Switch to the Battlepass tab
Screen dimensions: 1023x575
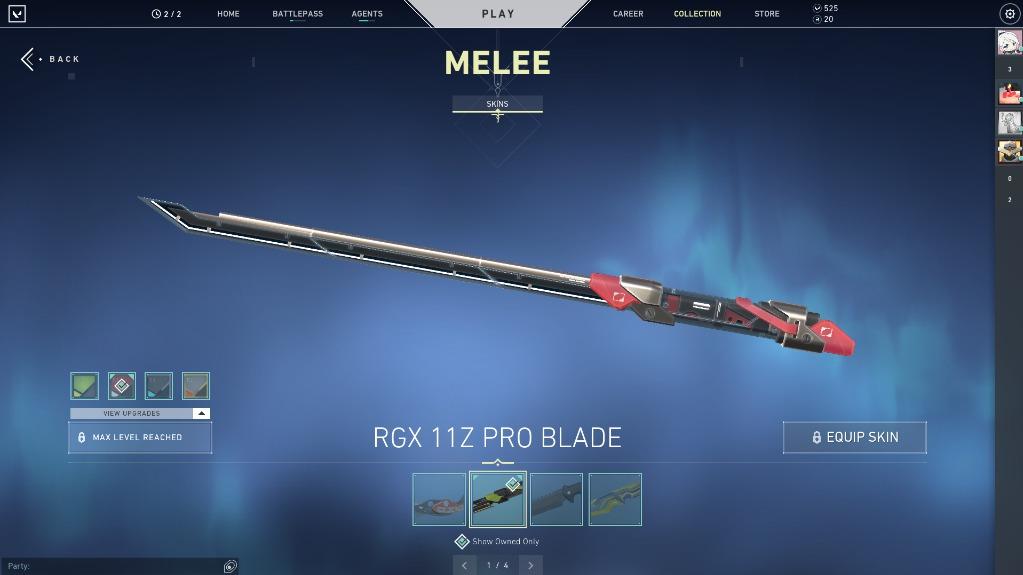click(297, 14)
